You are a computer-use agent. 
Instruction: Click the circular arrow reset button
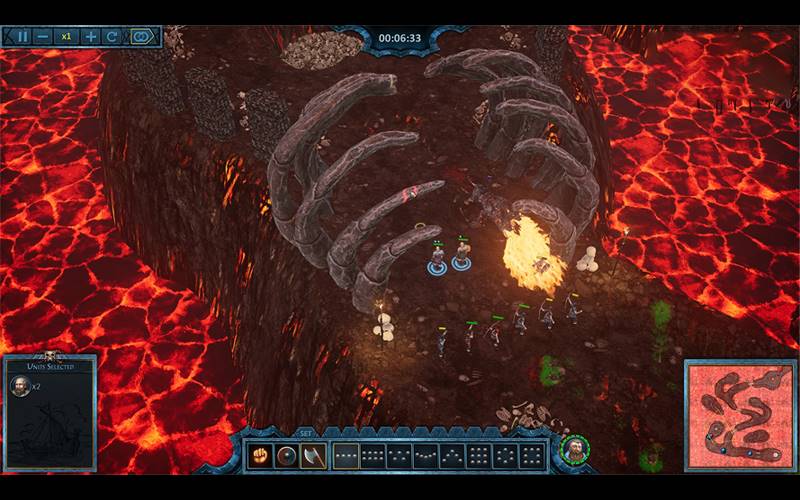coord(112,37)
